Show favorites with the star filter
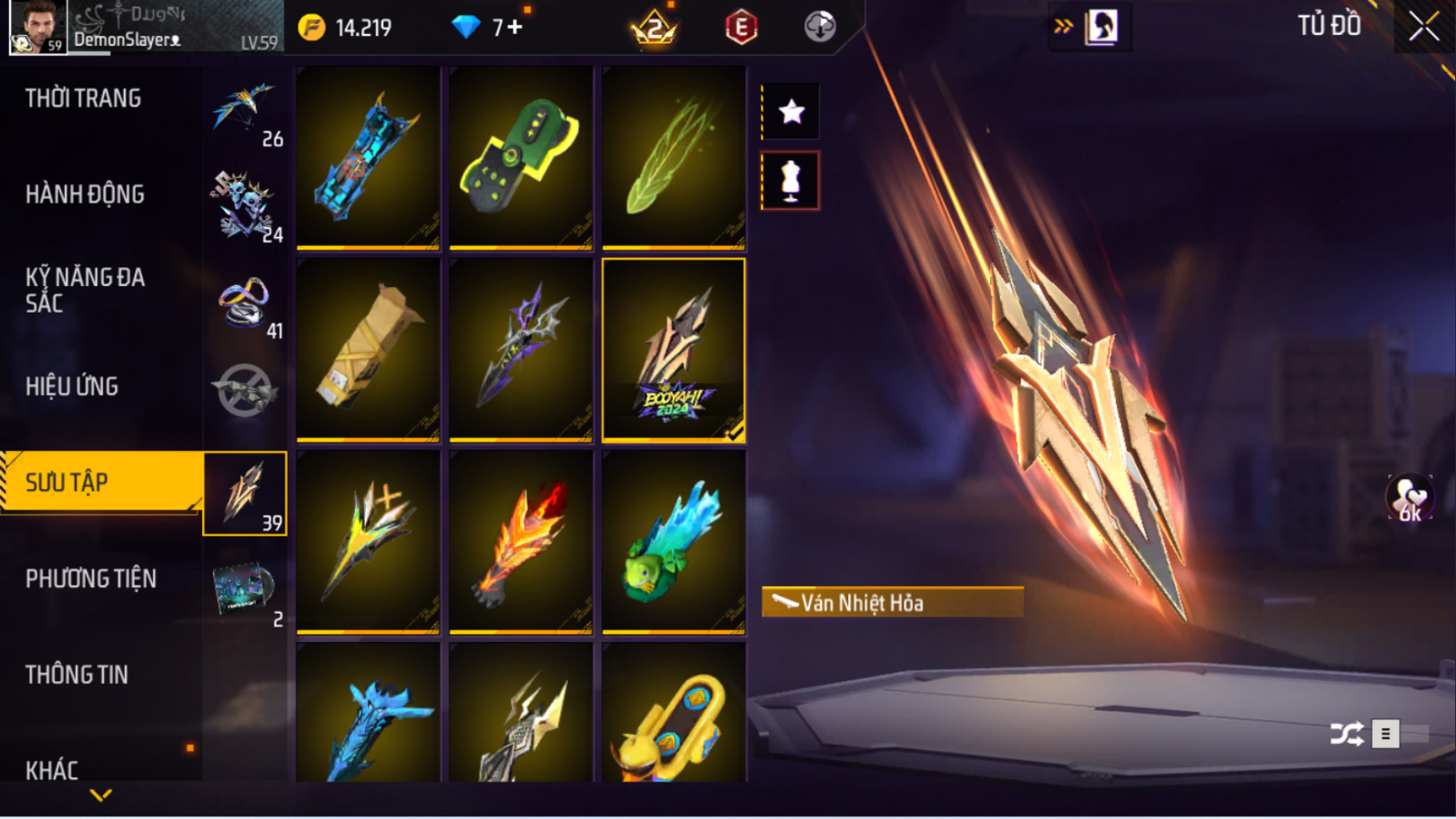The height and width of the screenshot is (819, 1456). click(791, 111)
